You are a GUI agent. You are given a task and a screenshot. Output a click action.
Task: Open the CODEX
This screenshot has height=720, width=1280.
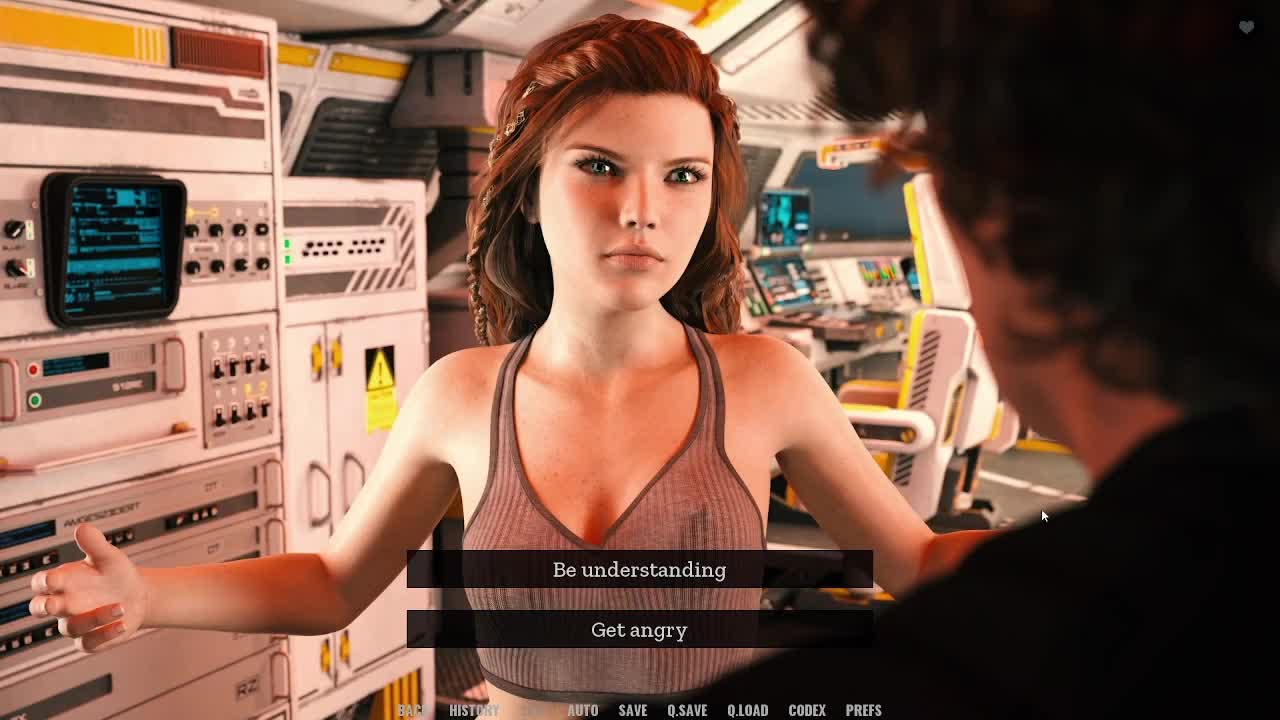click(x=807, y=710)
